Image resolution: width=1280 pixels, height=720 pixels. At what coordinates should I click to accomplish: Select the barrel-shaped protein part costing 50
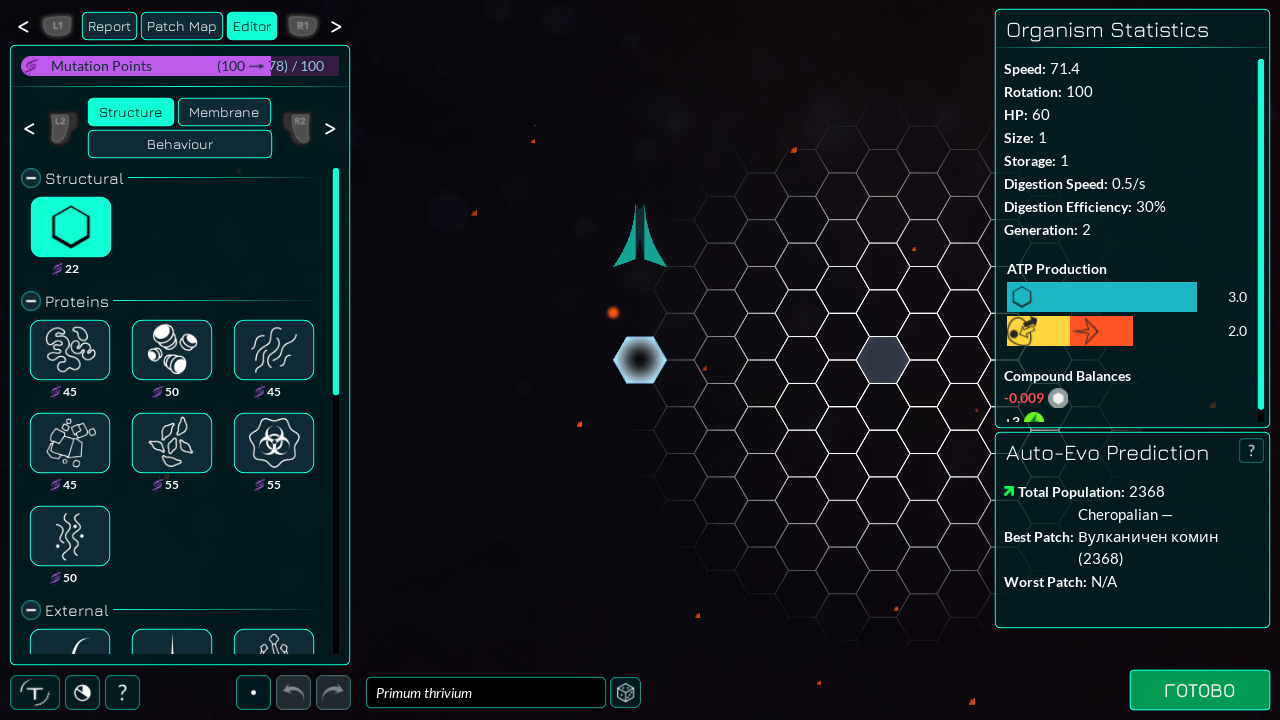coord(171,350)
